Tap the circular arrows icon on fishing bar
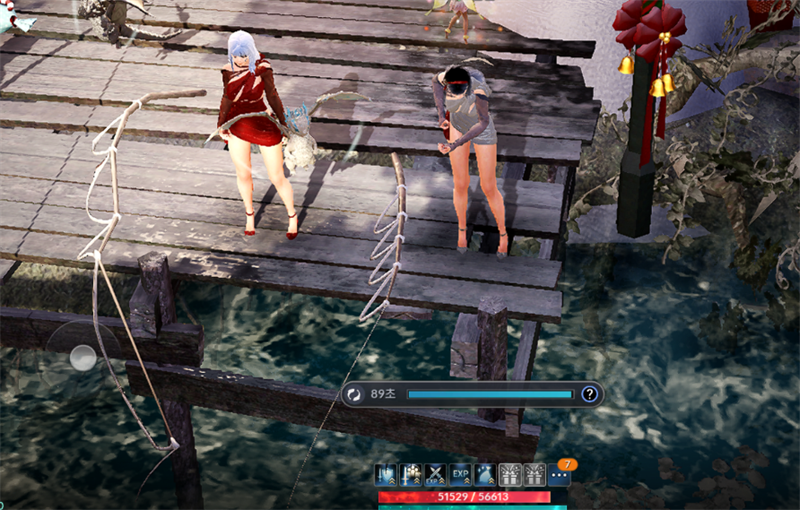The image size is (800, 510). pyautogui.click(x=356, y=394)
